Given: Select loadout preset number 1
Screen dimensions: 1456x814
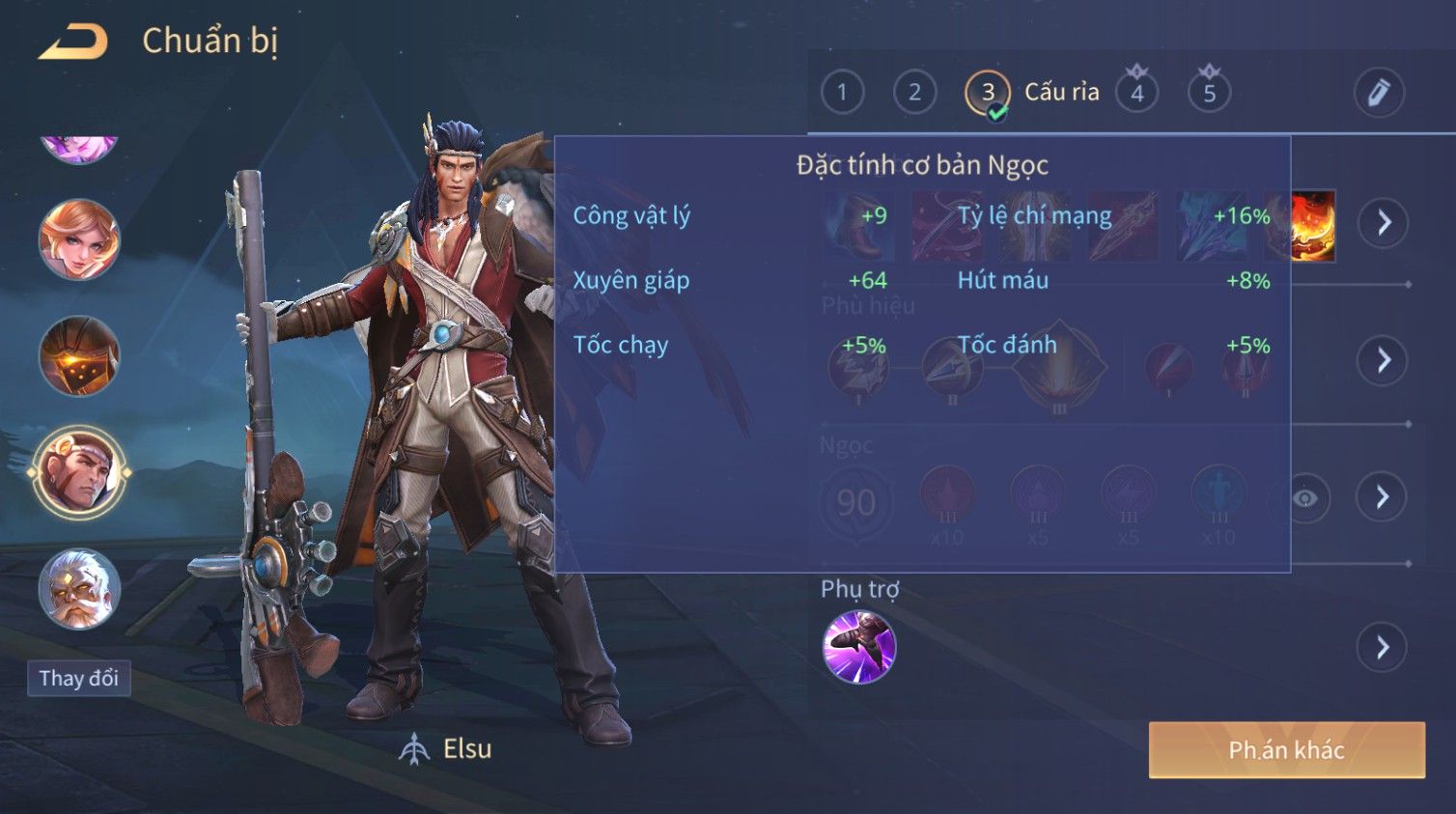Looking at the screenshot, I should (842, 93).
